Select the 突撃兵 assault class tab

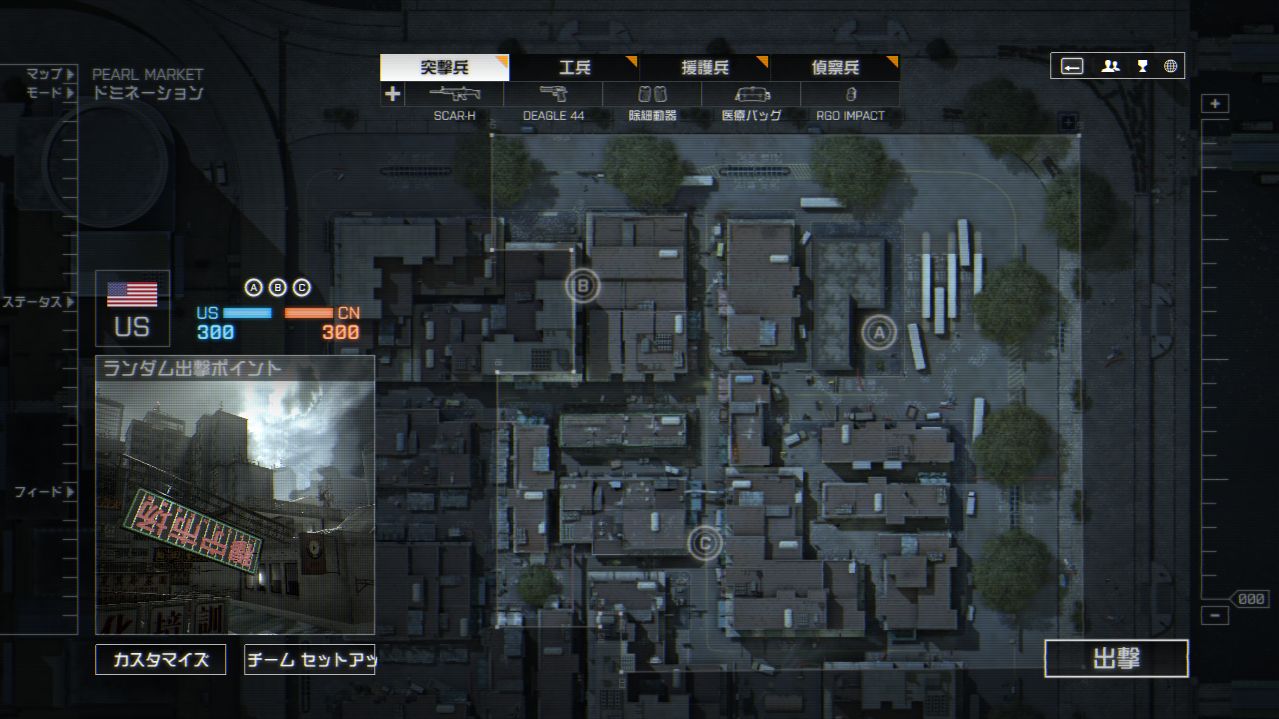pos(444,68)
